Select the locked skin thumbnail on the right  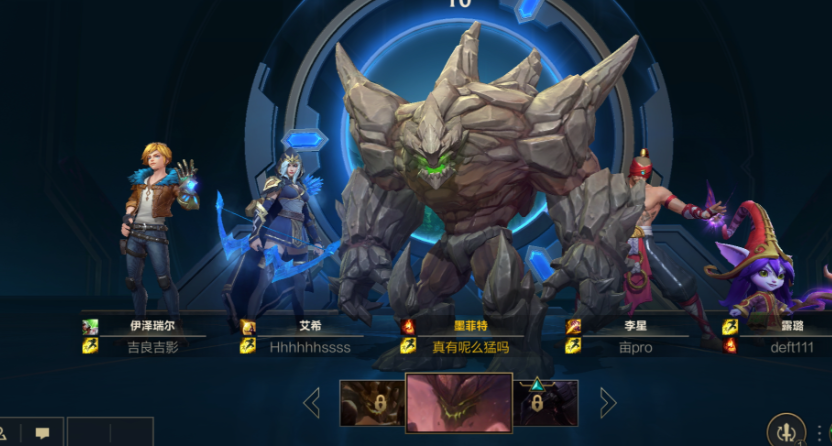click(x=546, y=403)
